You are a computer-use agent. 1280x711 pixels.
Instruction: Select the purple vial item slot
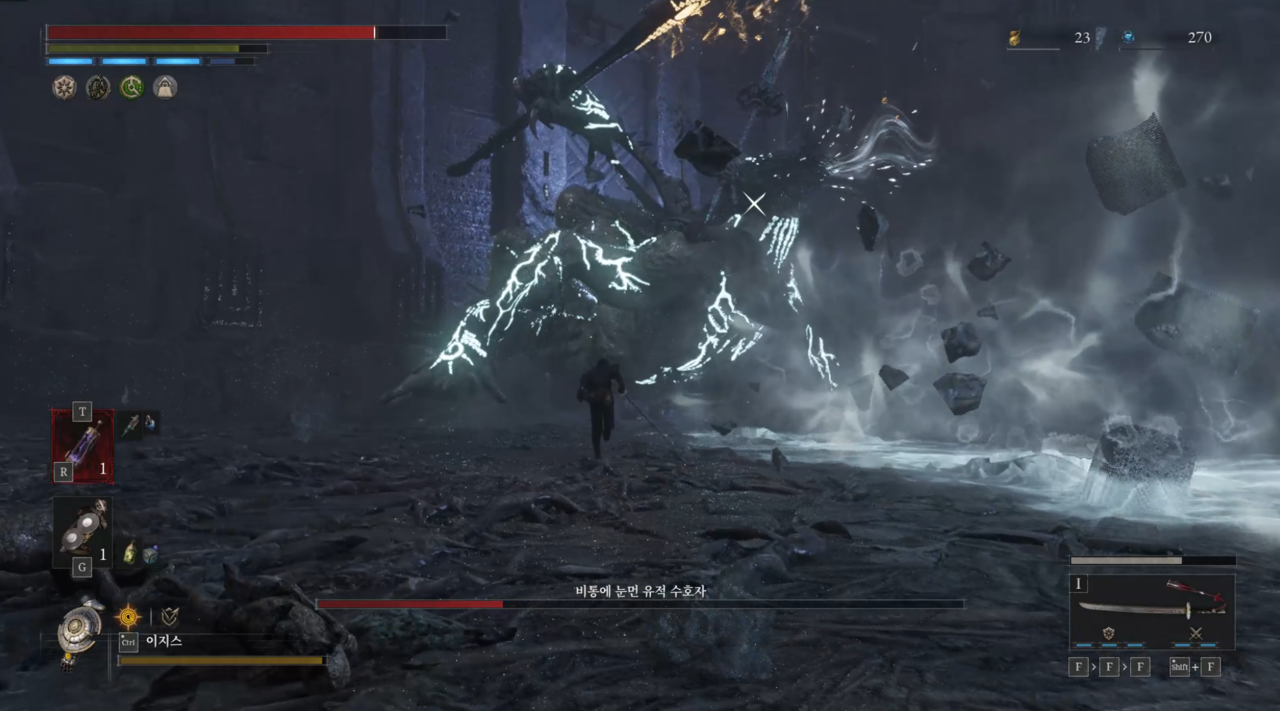click(x=82, y=445)
